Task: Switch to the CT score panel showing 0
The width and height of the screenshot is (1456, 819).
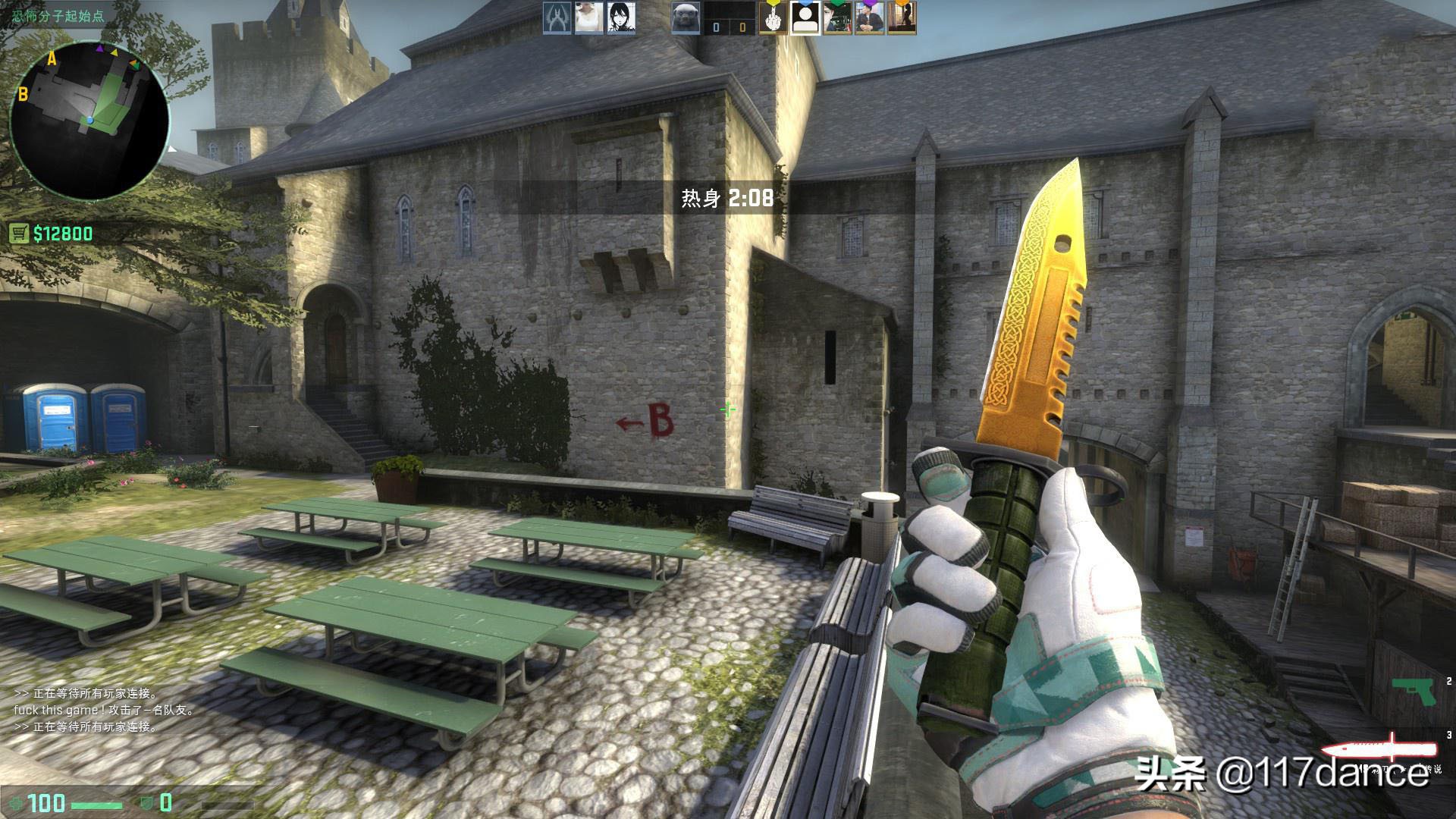Action: tap(716, 25)
